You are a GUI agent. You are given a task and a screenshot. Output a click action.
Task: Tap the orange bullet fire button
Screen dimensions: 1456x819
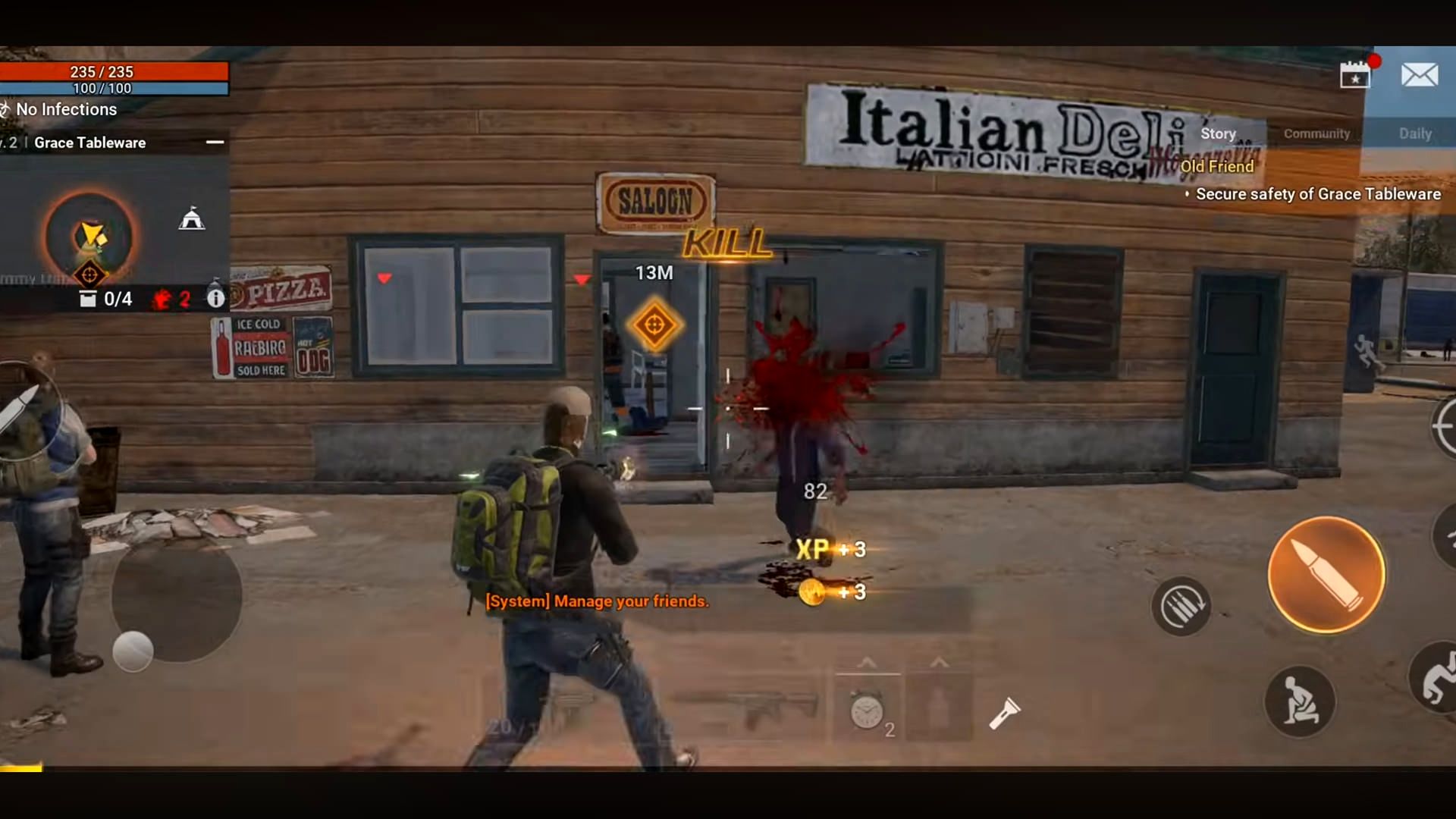click(x=1326, y=575)
